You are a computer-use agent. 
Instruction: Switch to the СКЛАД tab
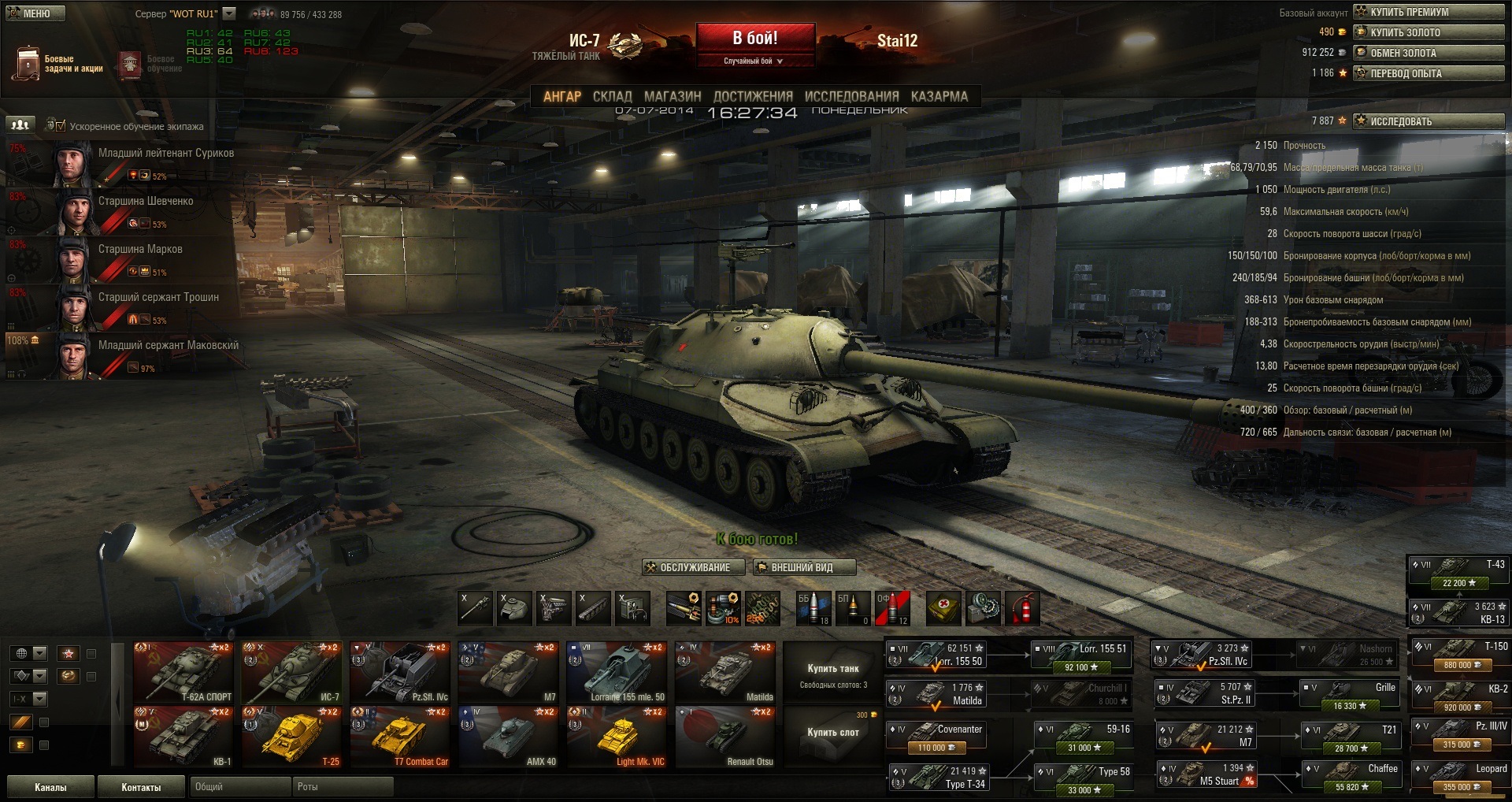612,97
